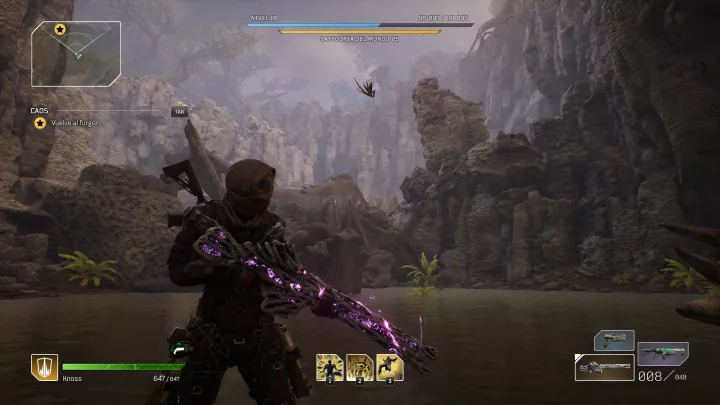Switch to the green assault rifle slot
Screen dimensions: 720x405
click(662, 353)
